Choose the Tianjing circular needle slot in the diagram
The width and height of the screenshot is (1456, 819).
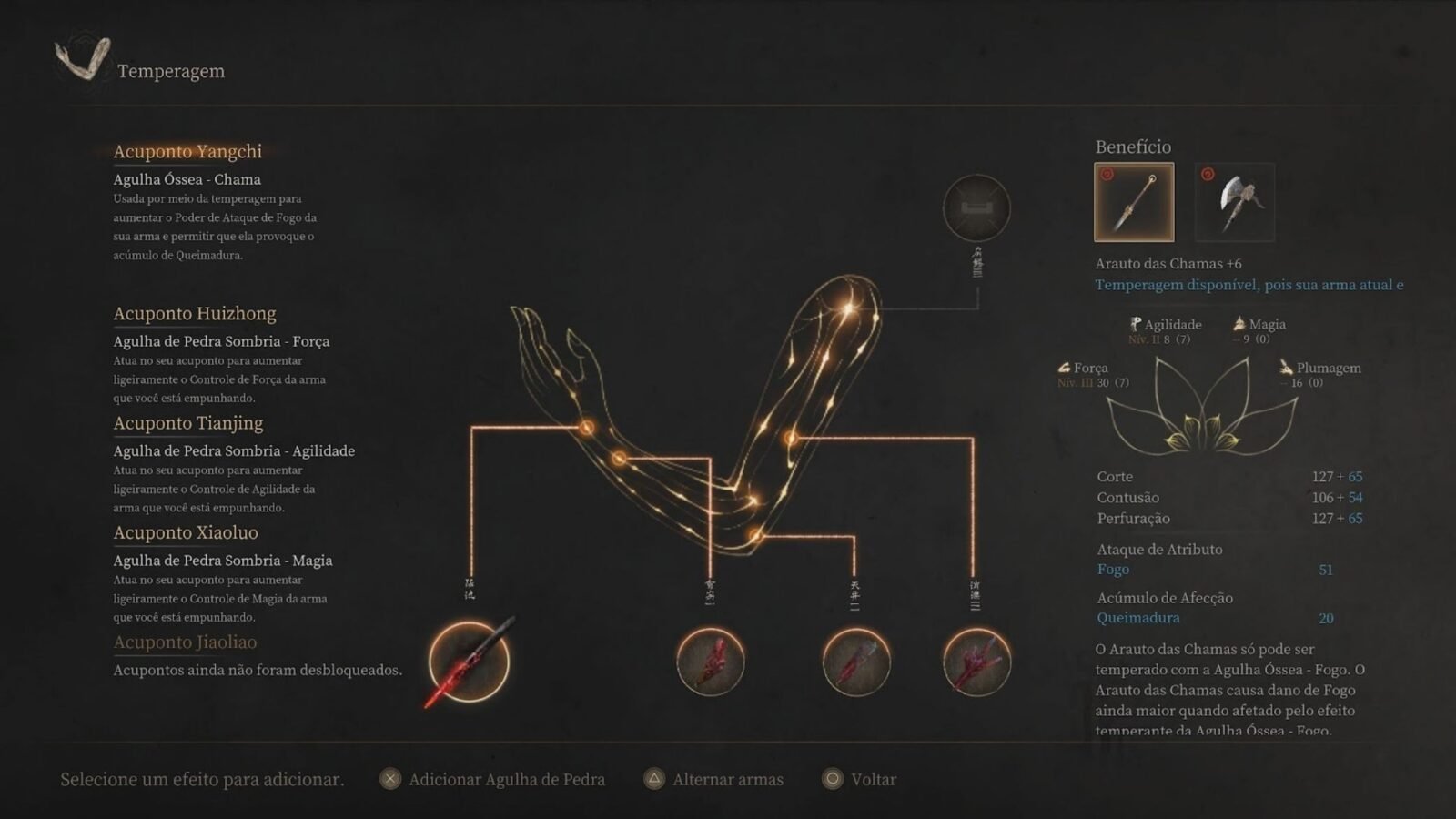click(856, 662)
